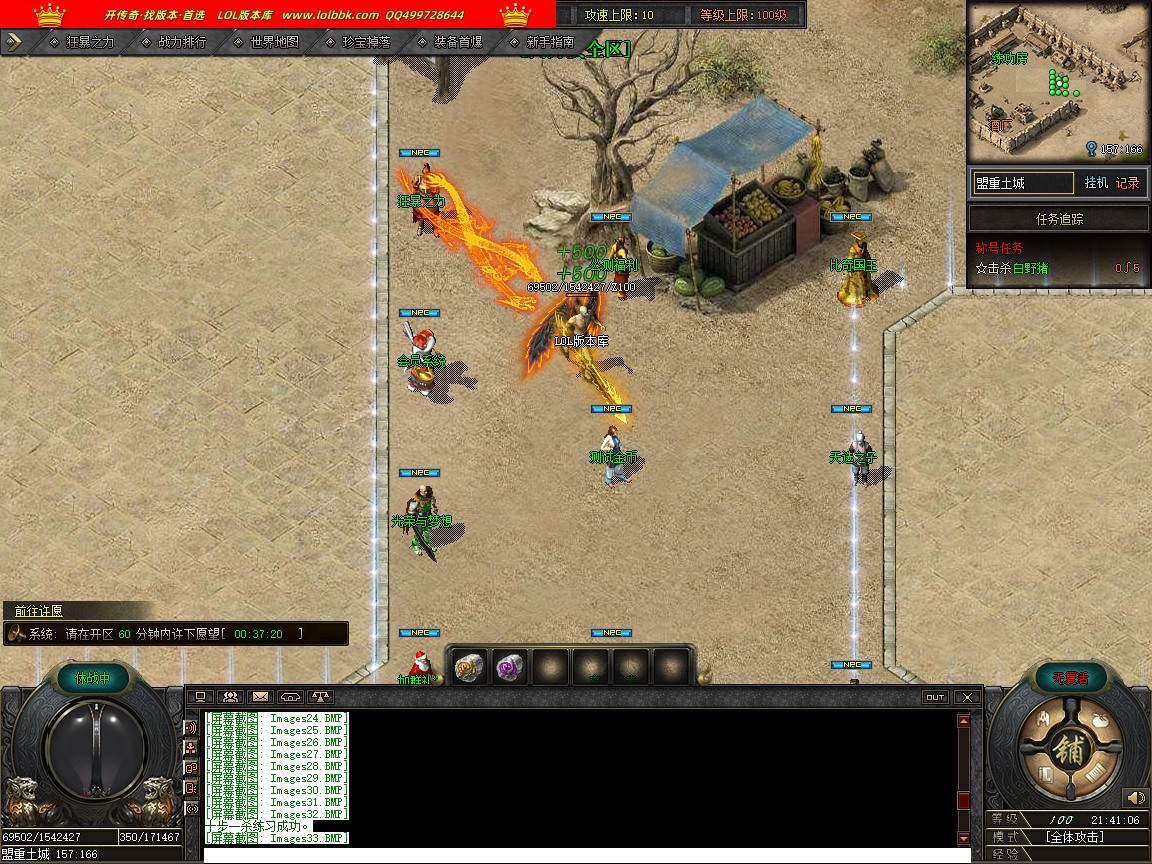The width and height of the screenshot is (1152, 864).
Task: Open the 装备首爆 menu entry
Action: 457,42
